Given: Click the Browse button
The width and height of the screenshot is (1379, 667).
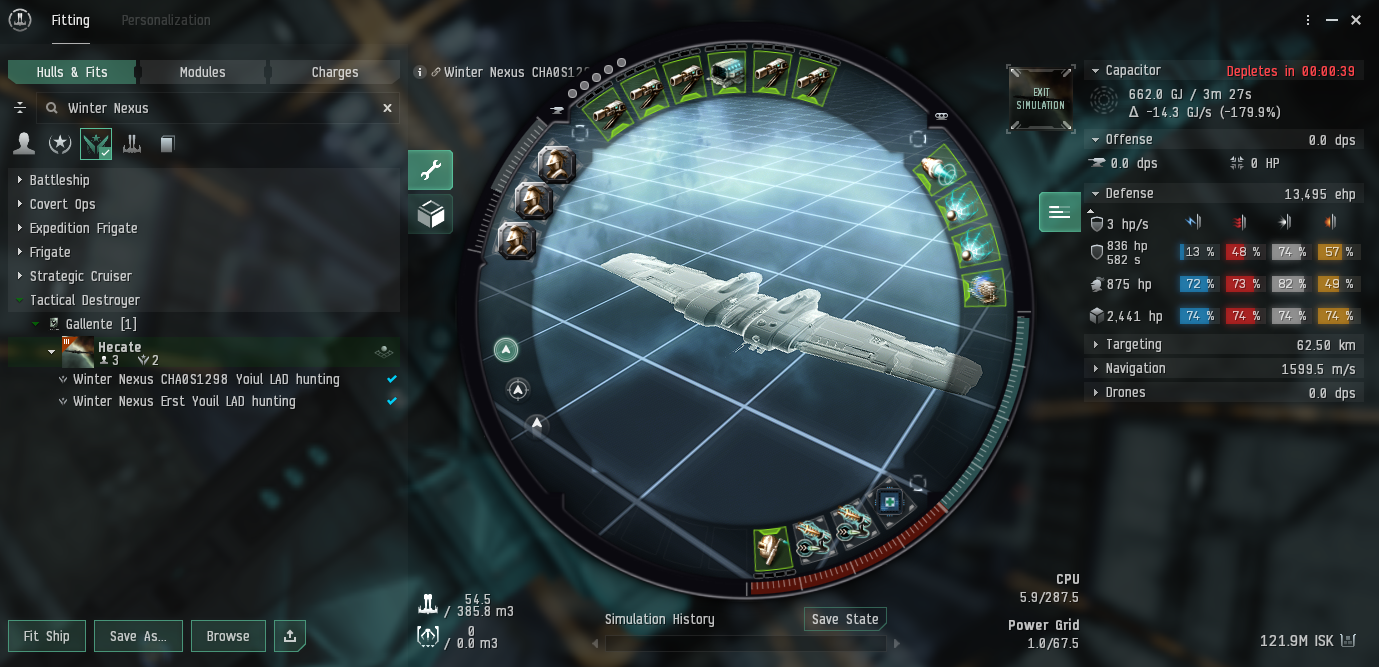Looking at the screenshot, I should 228,636.
